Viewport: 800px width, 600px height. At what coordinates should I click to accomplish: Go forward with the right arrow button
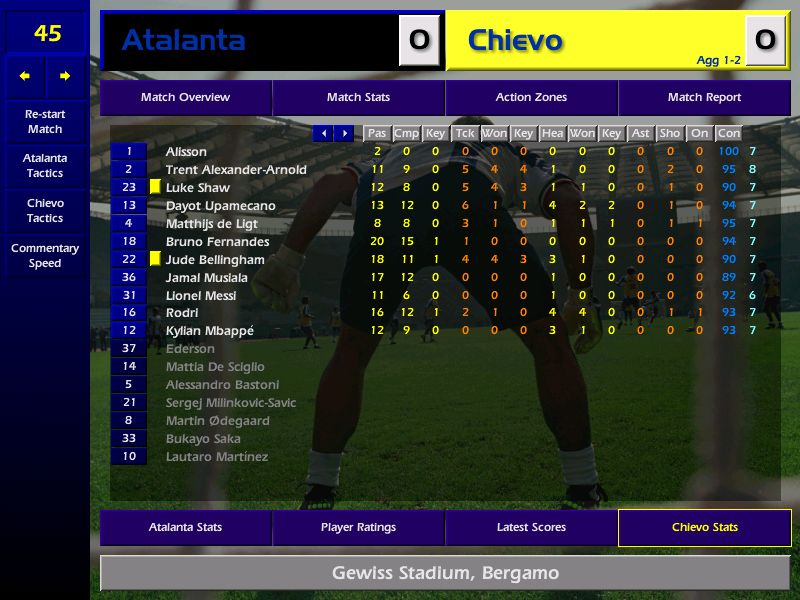point(65,76)
